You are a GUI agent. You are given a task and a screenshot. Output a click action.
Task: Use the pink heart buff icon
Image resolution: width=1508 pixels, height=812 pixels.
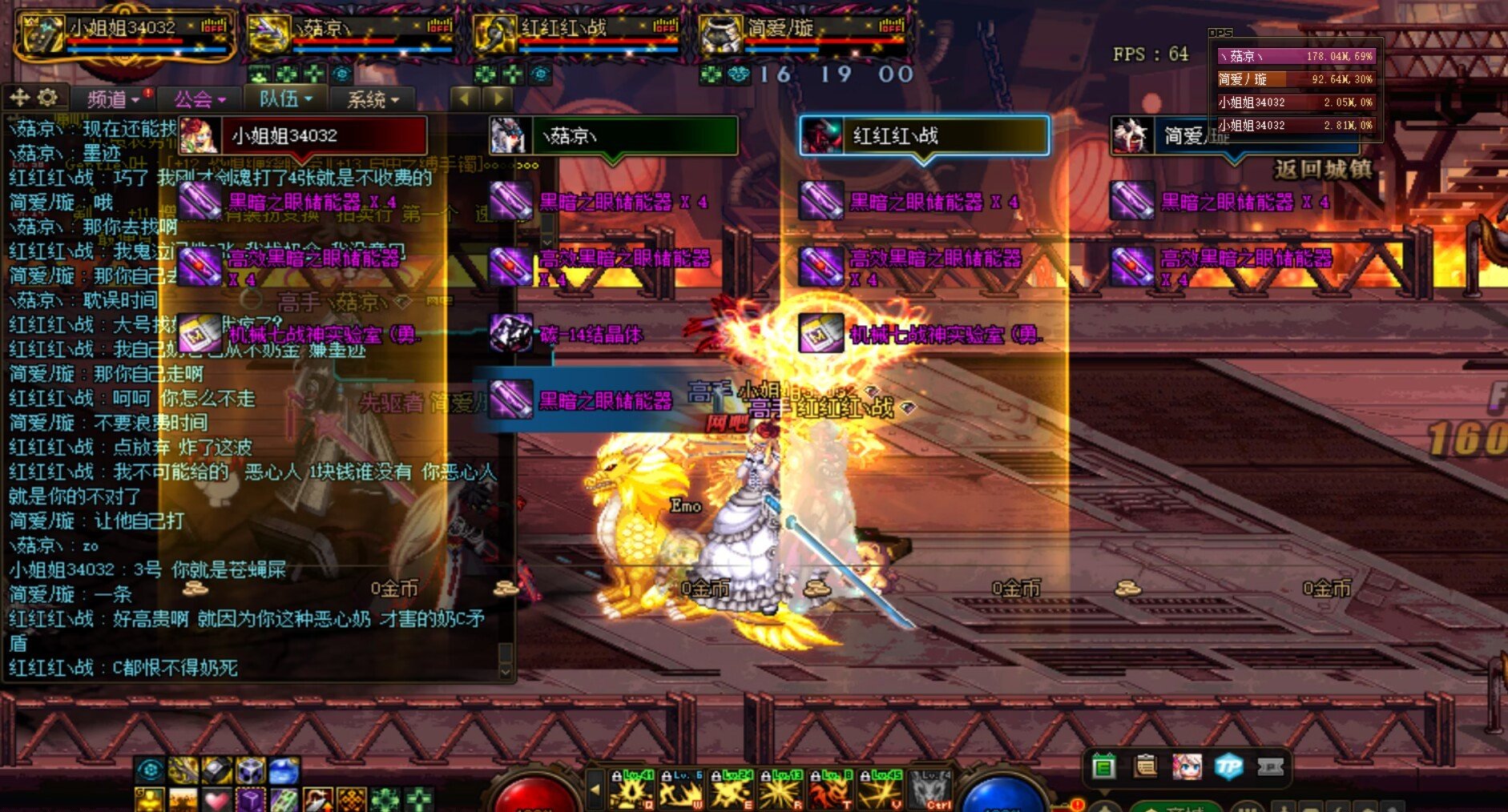point(216,800)
